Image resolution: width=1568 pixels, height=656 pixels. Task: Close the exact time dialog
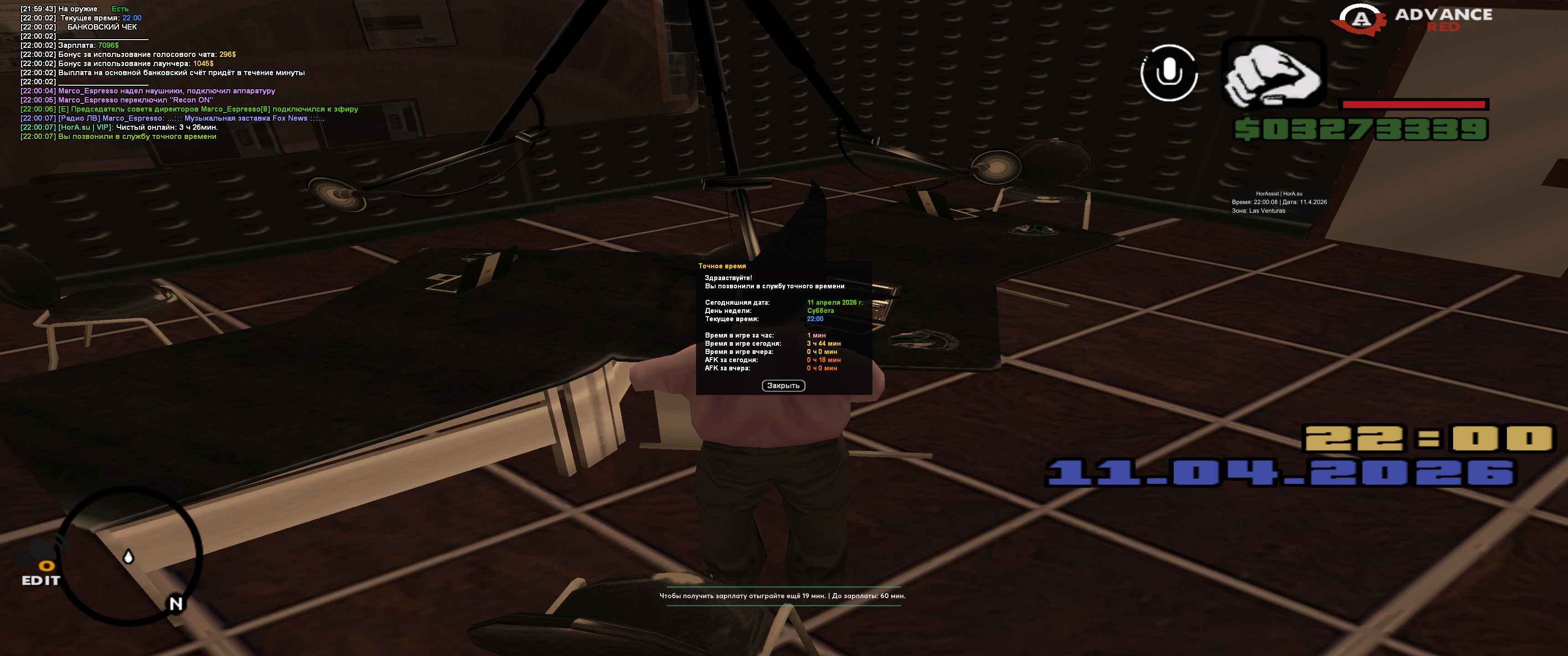point(783,386)
